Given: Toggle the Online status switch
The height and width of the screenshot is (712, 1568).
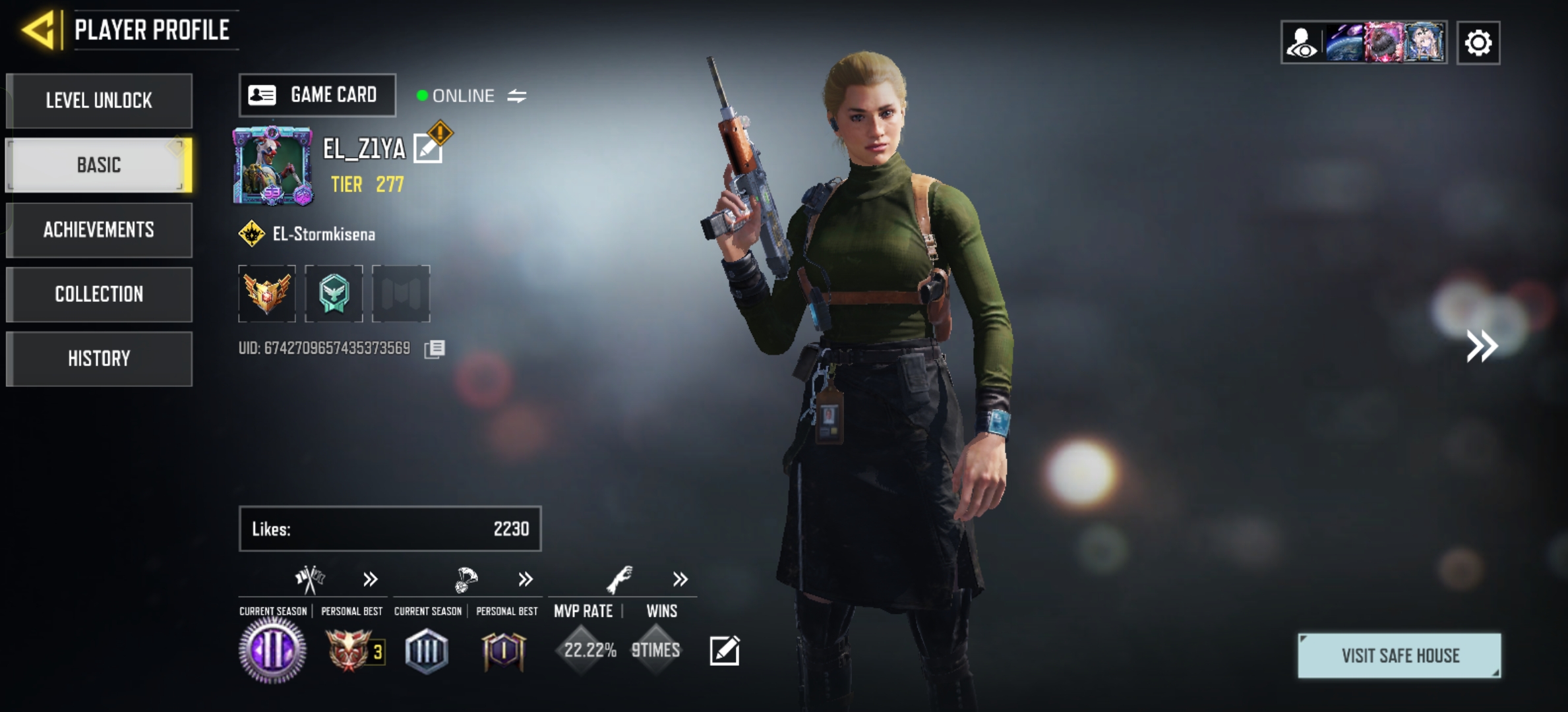Looking at the screenshot, I should 516,96.
